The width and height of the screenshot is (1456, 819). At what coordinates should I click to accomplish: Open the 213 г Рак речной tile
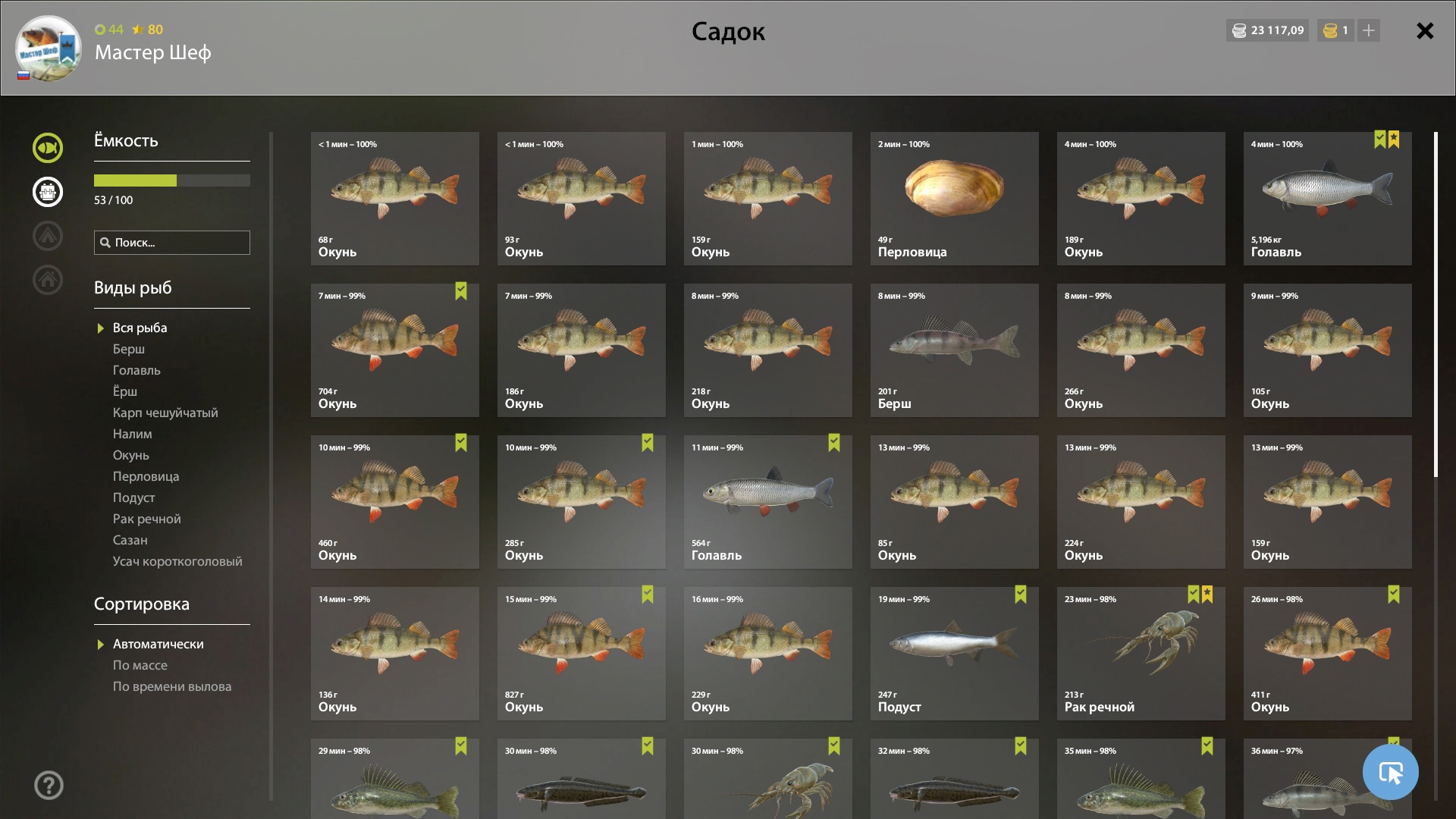[1141, 654]
